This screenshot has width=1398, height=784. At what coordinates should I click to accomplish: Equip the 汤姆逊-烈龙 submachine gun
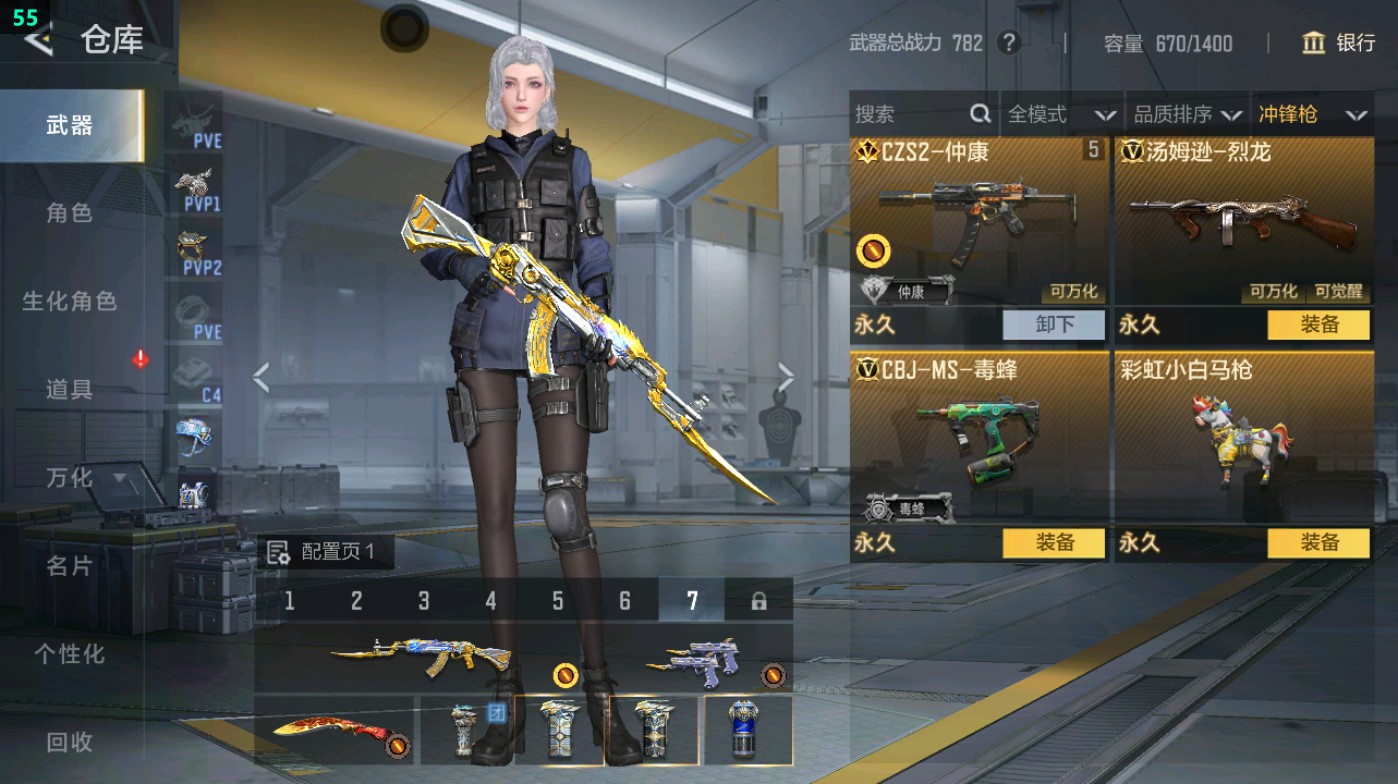pos(1318,325)
